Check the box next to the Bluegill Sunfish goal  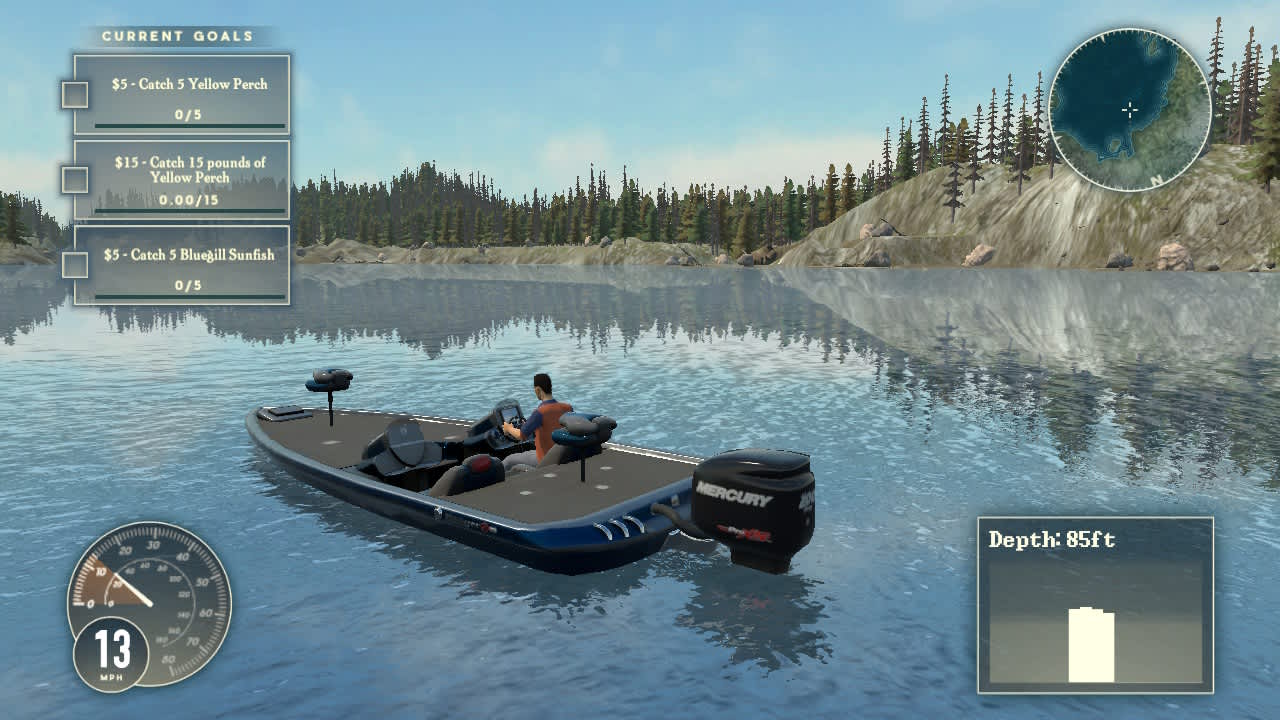tap(75, 265)
